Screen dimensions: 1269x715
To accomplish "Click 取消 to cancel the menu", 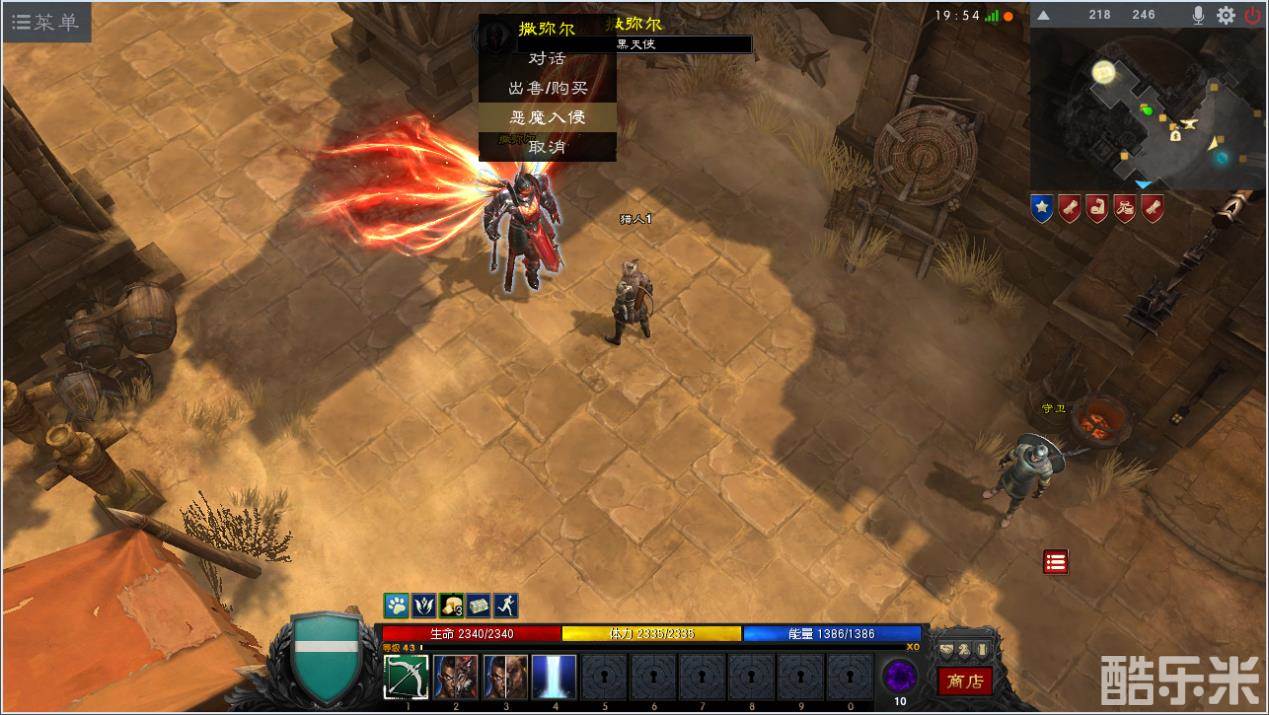I will coord(547,146).
